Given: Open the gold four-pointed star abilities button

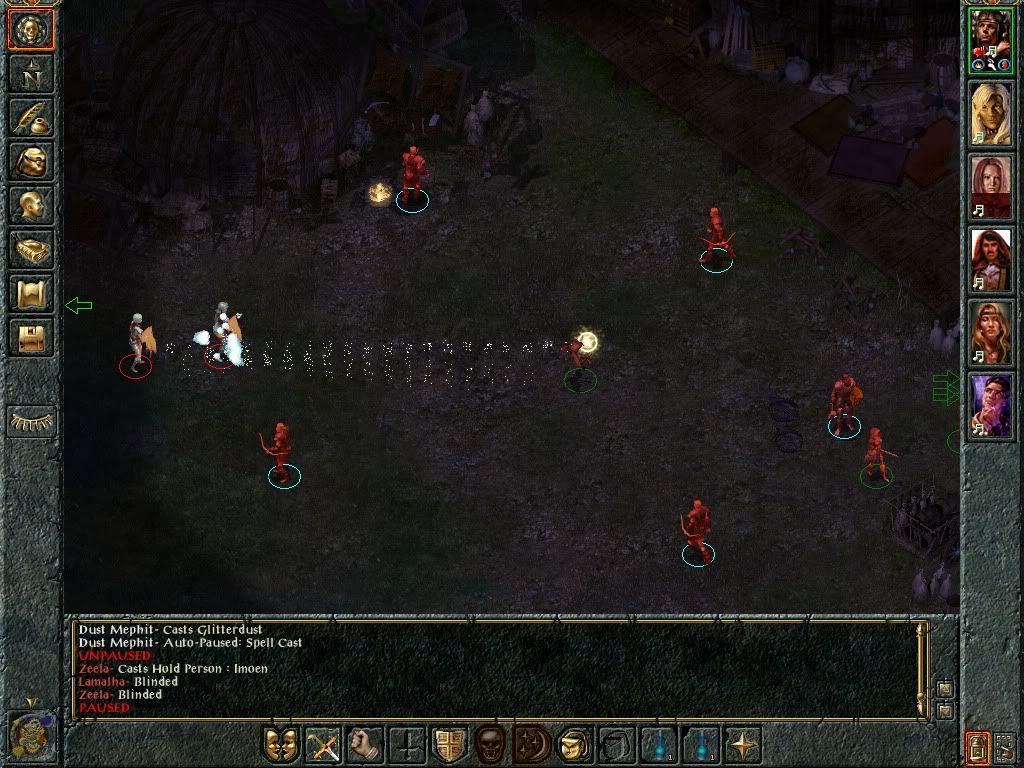Looking at the screenshot, I should coord(743,745).
